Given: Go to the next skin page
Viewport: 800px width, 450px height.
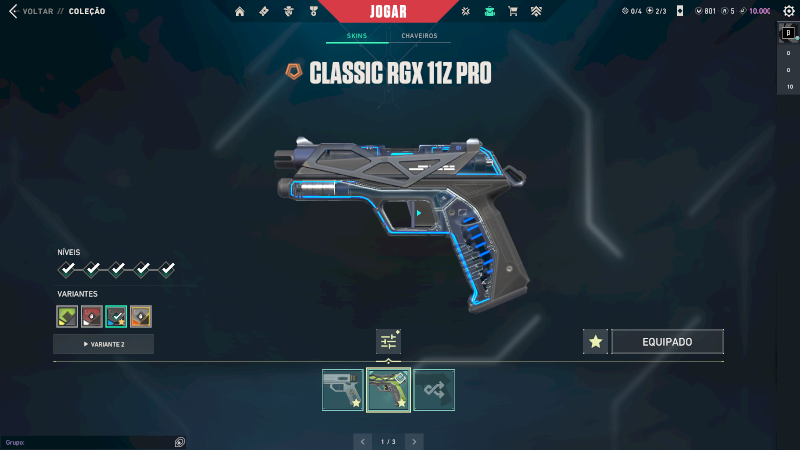Looking at the screenshot, I should coord(414,441).
